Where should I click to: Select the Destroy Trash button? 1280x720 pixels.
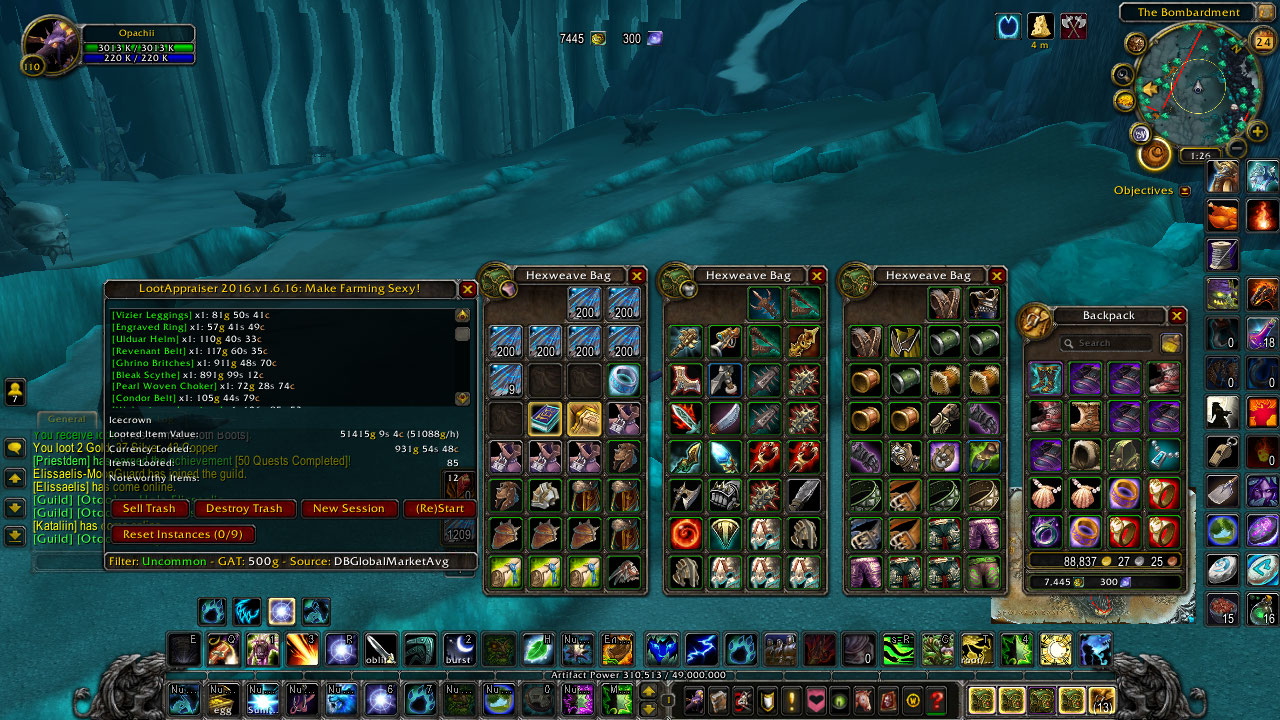(245, 508)
